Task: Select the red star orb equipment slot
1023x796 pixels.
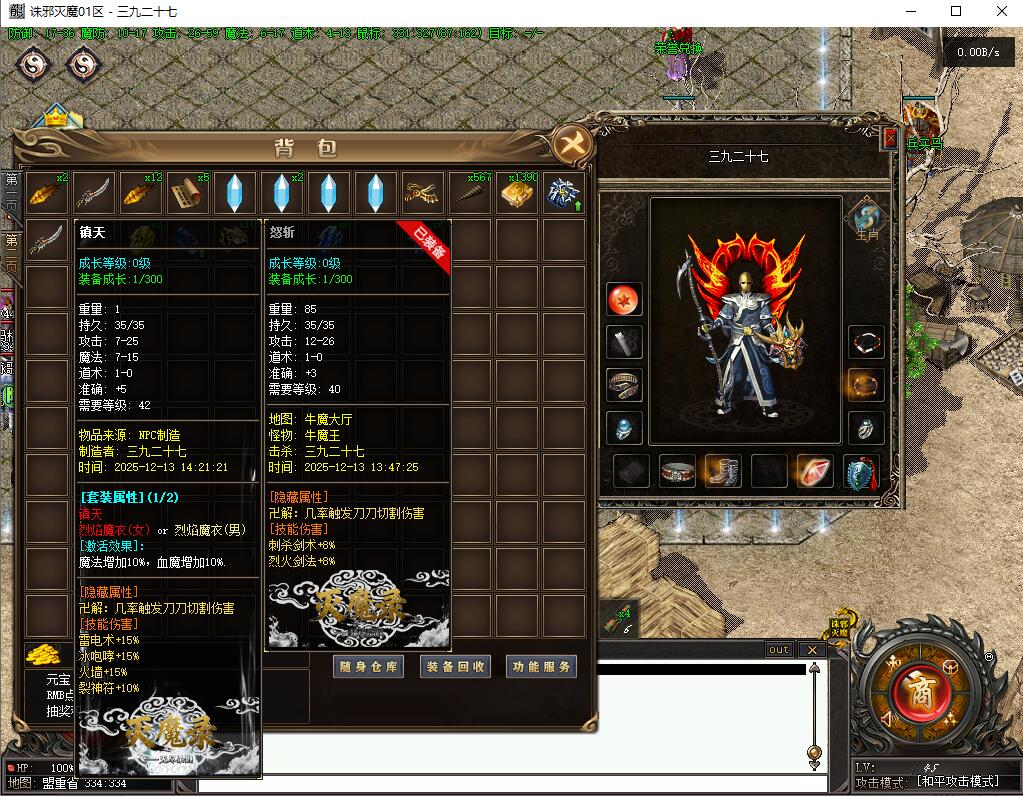Action: coord(625,299)
